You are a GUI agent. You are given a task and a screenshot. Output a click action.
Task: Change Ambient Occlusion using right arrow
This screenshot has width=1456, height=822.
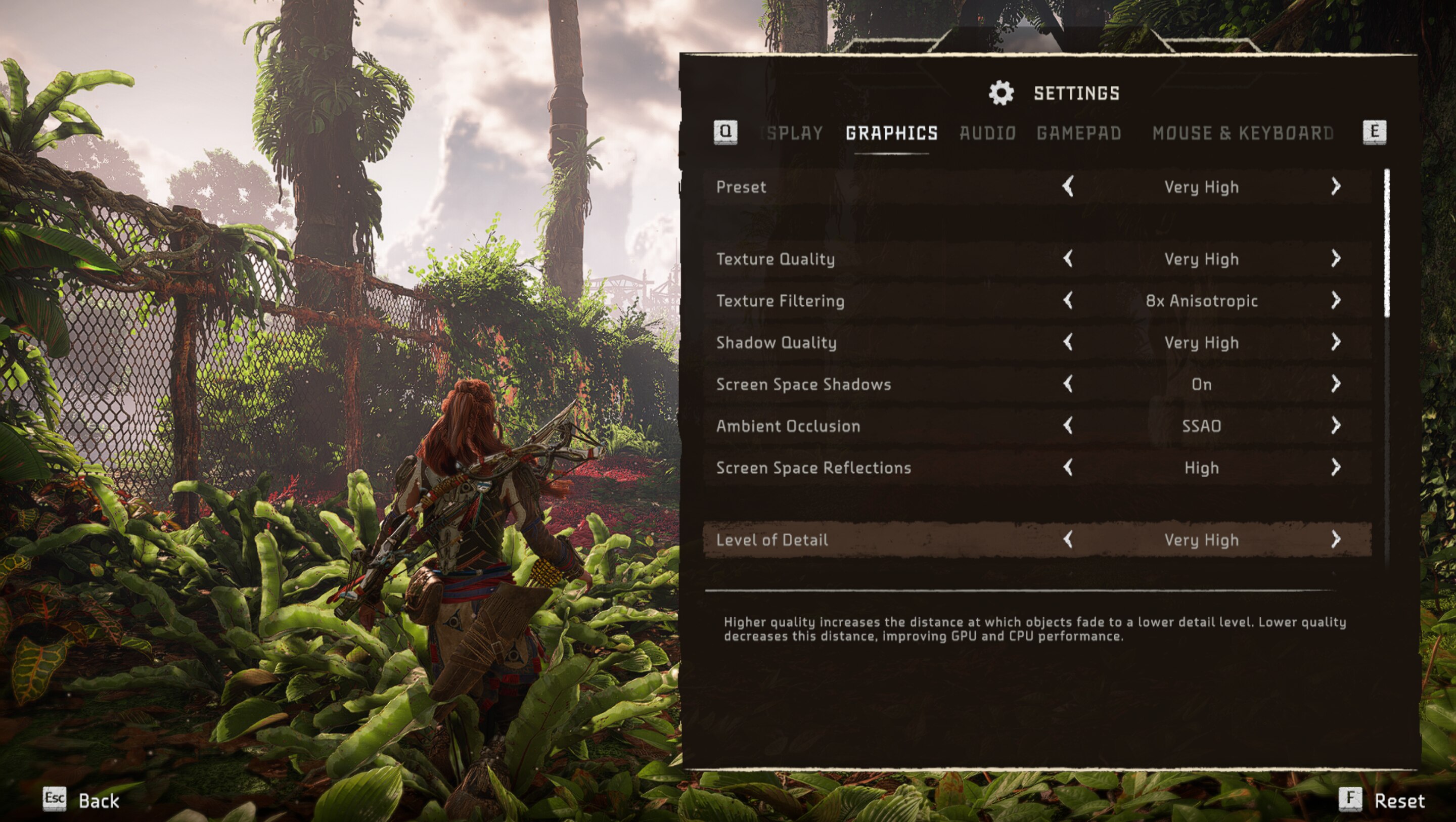tap(1335, 426)
